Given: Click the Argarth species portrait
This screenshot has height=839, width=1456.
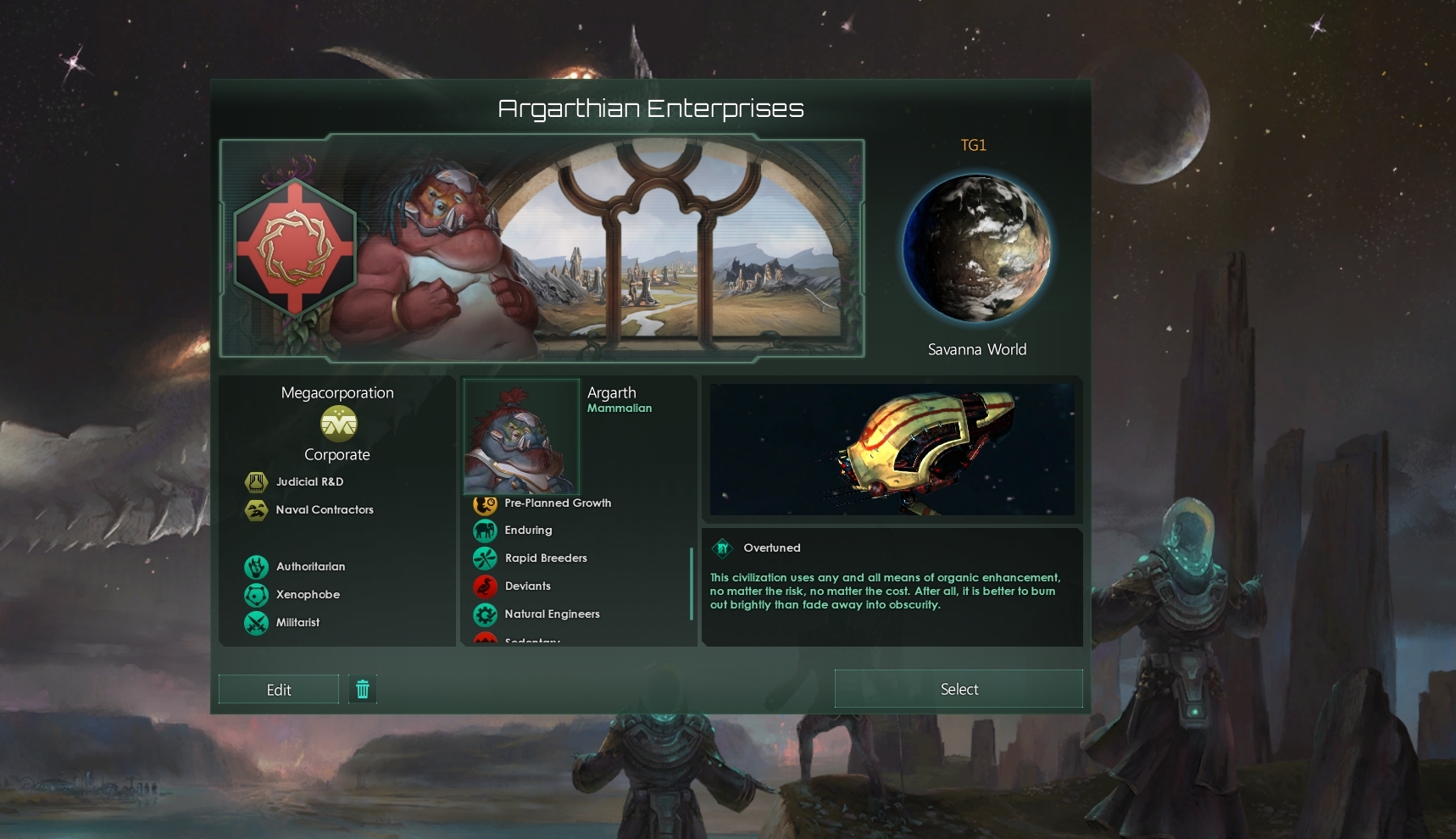Looking at the screenshot, I should (x=521, y=436).
